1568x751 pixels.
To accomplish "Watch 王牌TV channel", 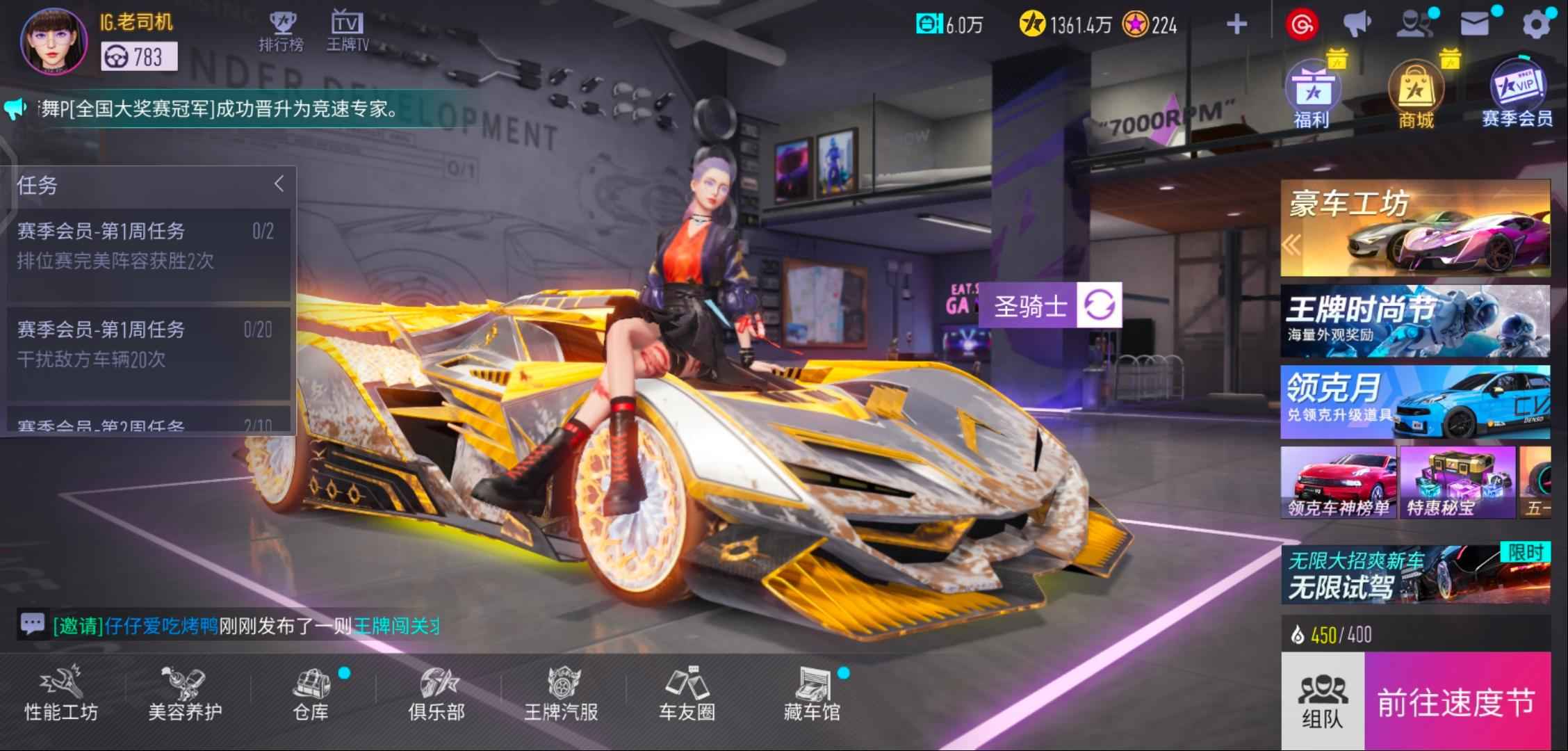I will [347, 32].
